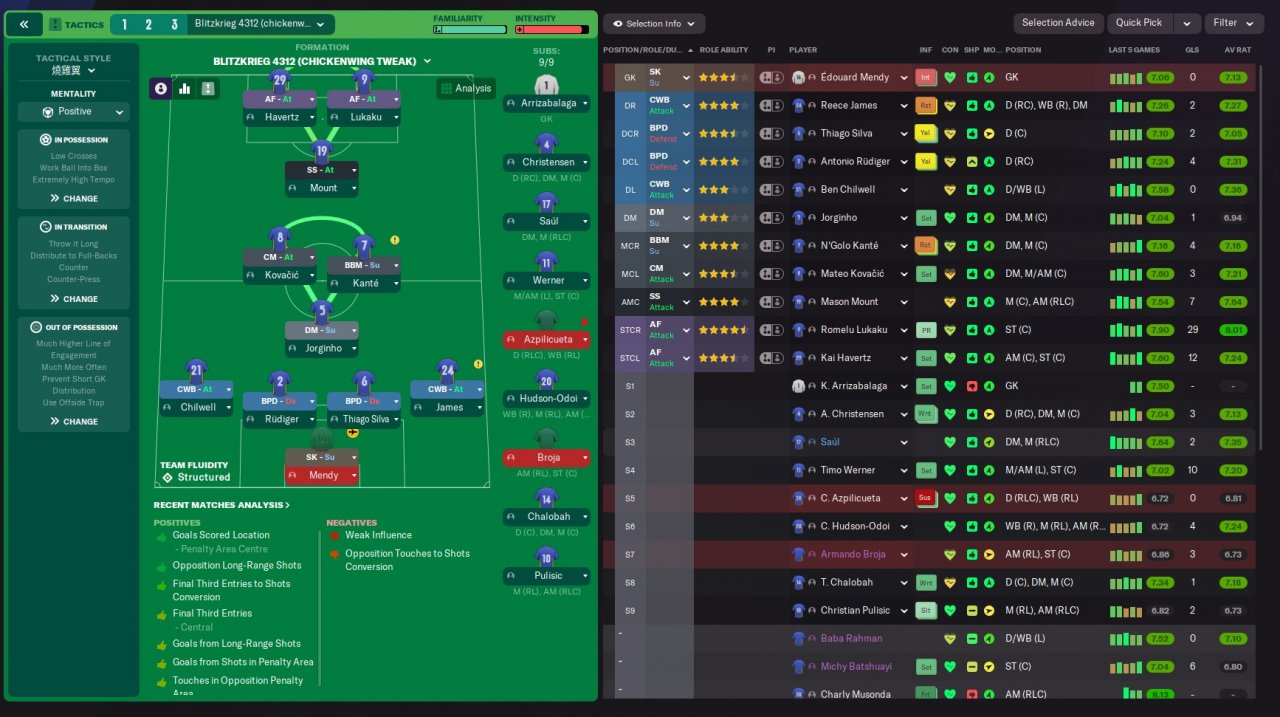Select tactic slot 3
Image resolution: width=1280 pixels, height=717 pixels.
click(173, 24)
